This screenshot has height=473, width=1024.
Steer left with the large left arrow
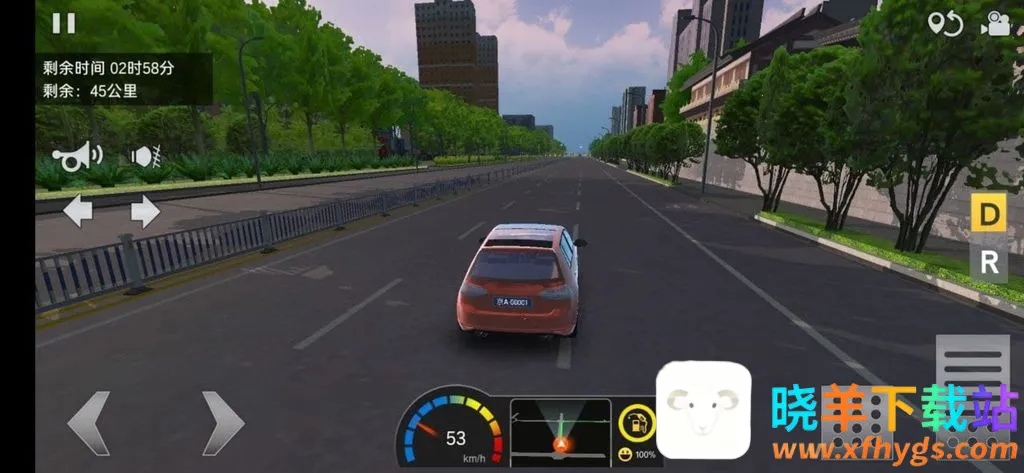pos(89,423)
